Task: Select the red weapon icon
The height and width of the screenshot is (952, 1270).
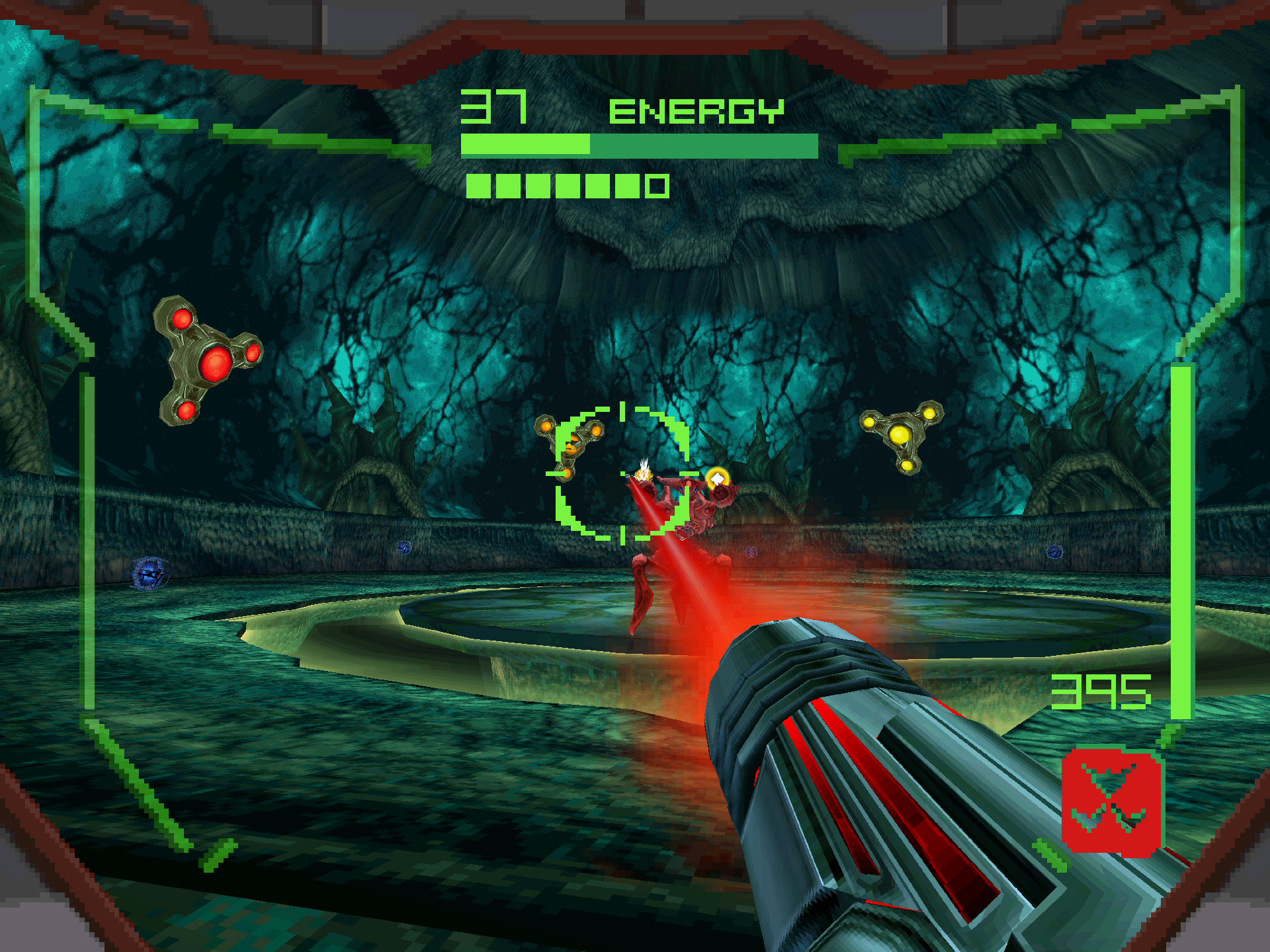Action: [1111, 800]
